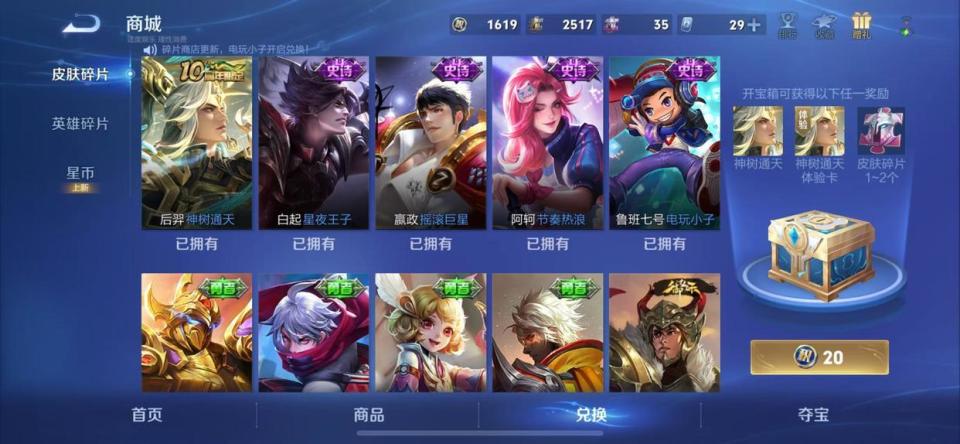Choose the 白起 星夜王子 skin card
Image resolution: width=960 pixels, height=444 pixels.
(x=313, y=143)
